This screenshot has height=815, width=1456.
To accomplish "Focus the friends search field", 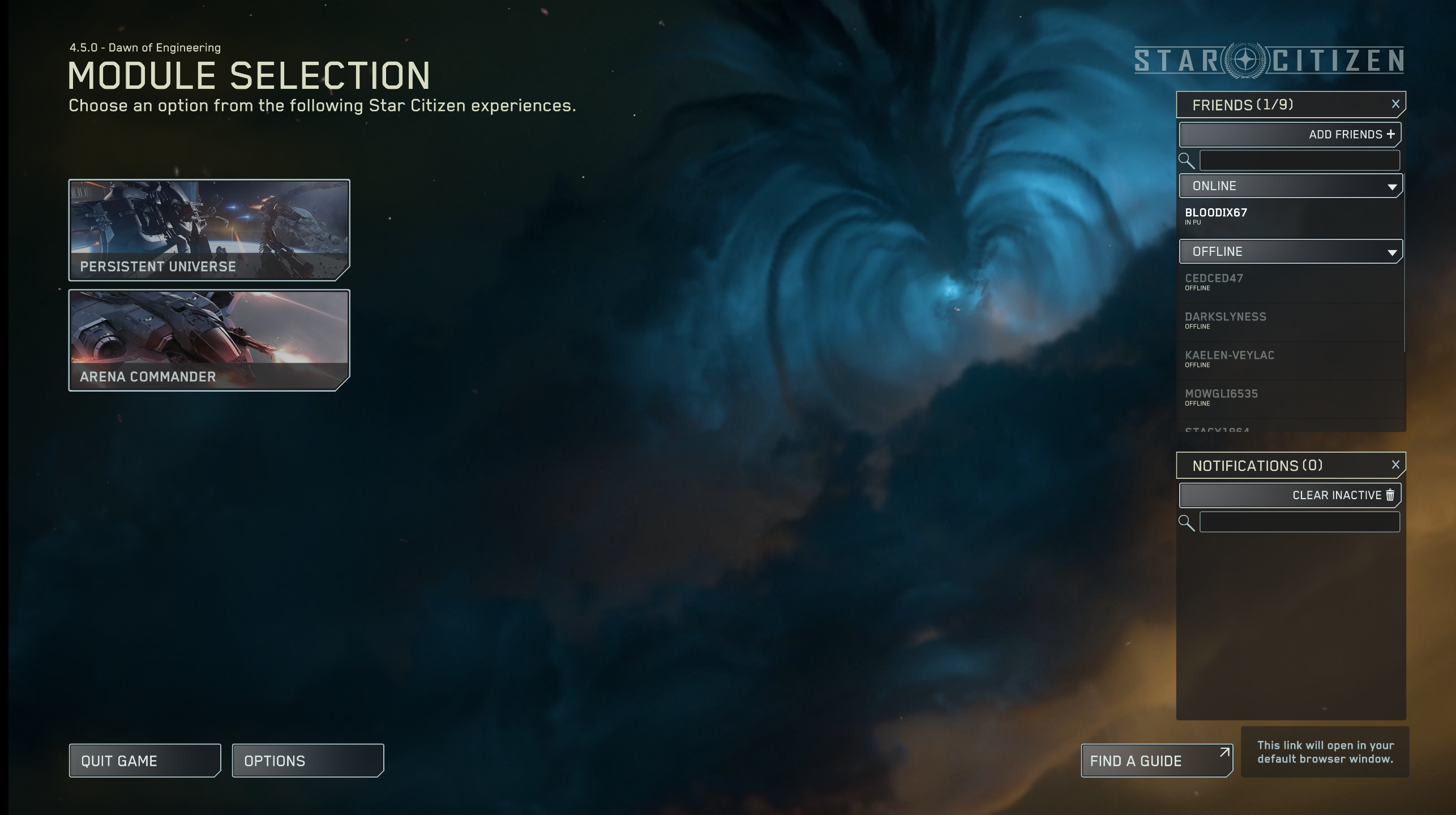I will (1299, 161).
